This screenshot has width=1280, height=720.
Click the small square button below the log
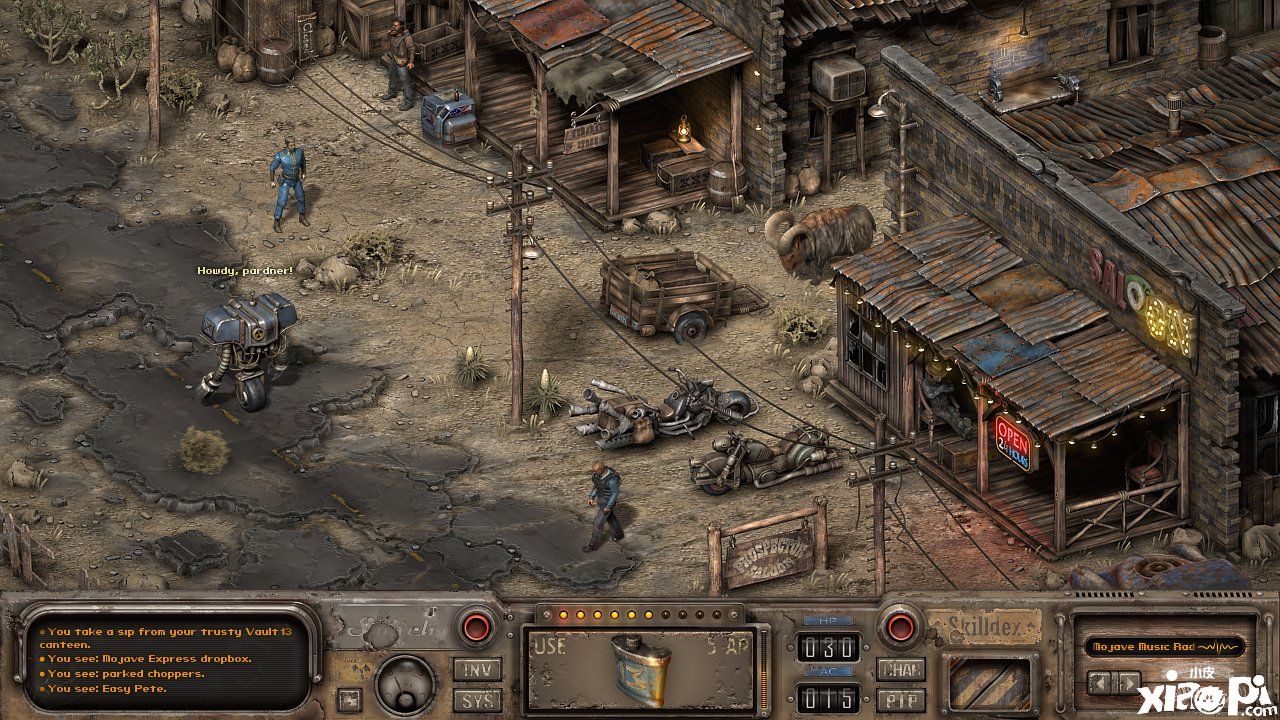(348, 698)
